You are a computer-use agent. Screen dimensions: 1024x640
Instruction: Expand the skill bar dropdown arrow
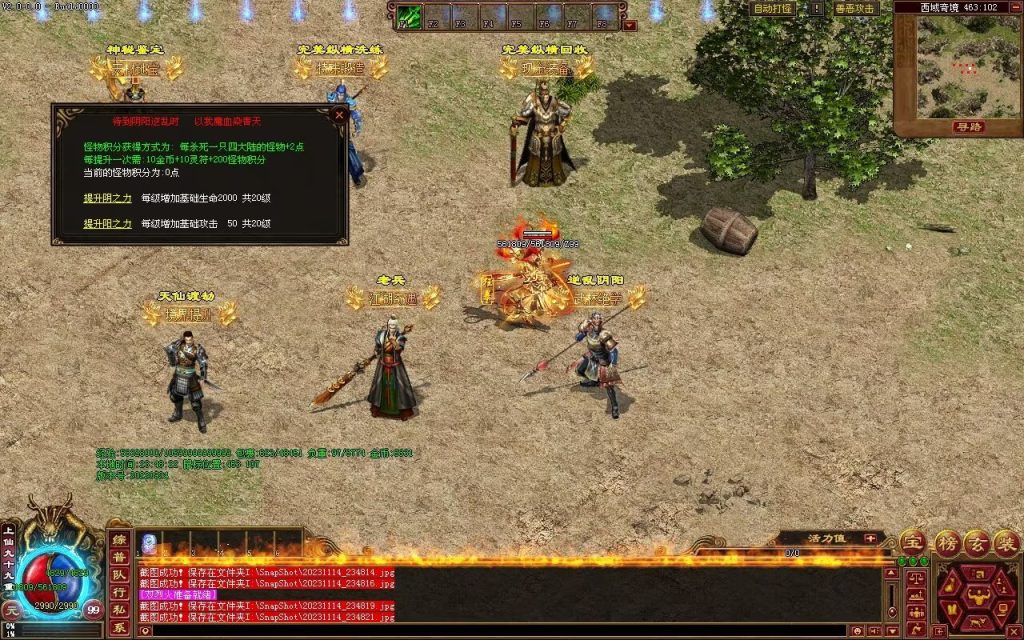630,26
